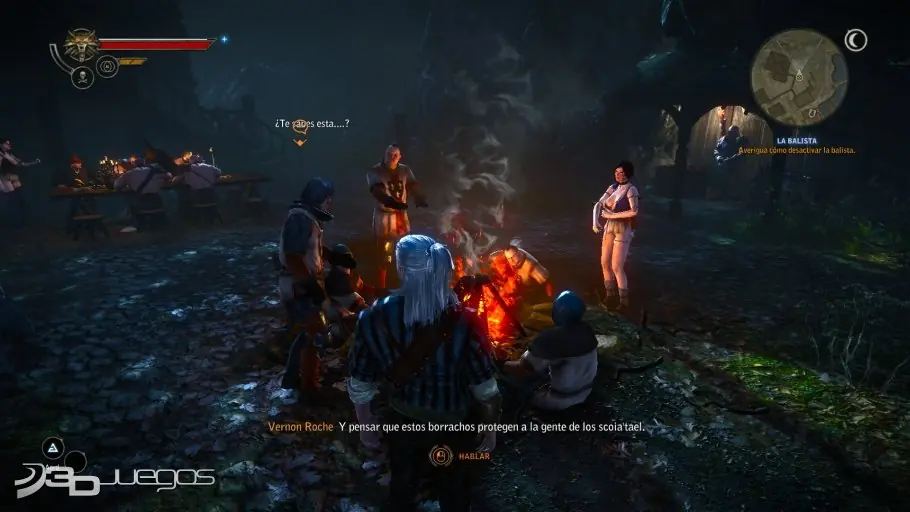Select the speech bubble over the NPC
Image resolution: width=910 pixels, height=512 pixels.
click(x=298, y=141)
